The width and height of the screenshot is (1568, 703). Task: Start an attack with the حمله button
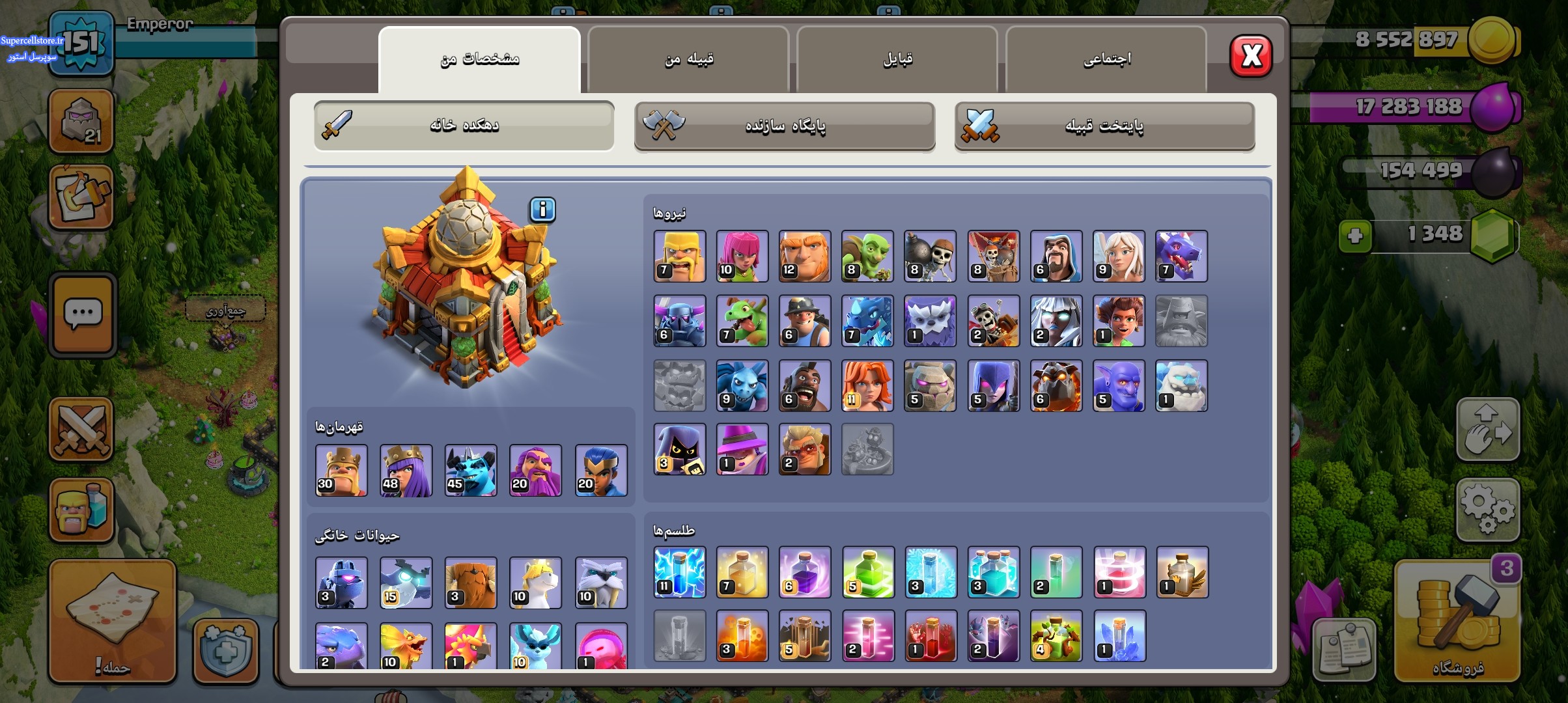tap(113, 622)
